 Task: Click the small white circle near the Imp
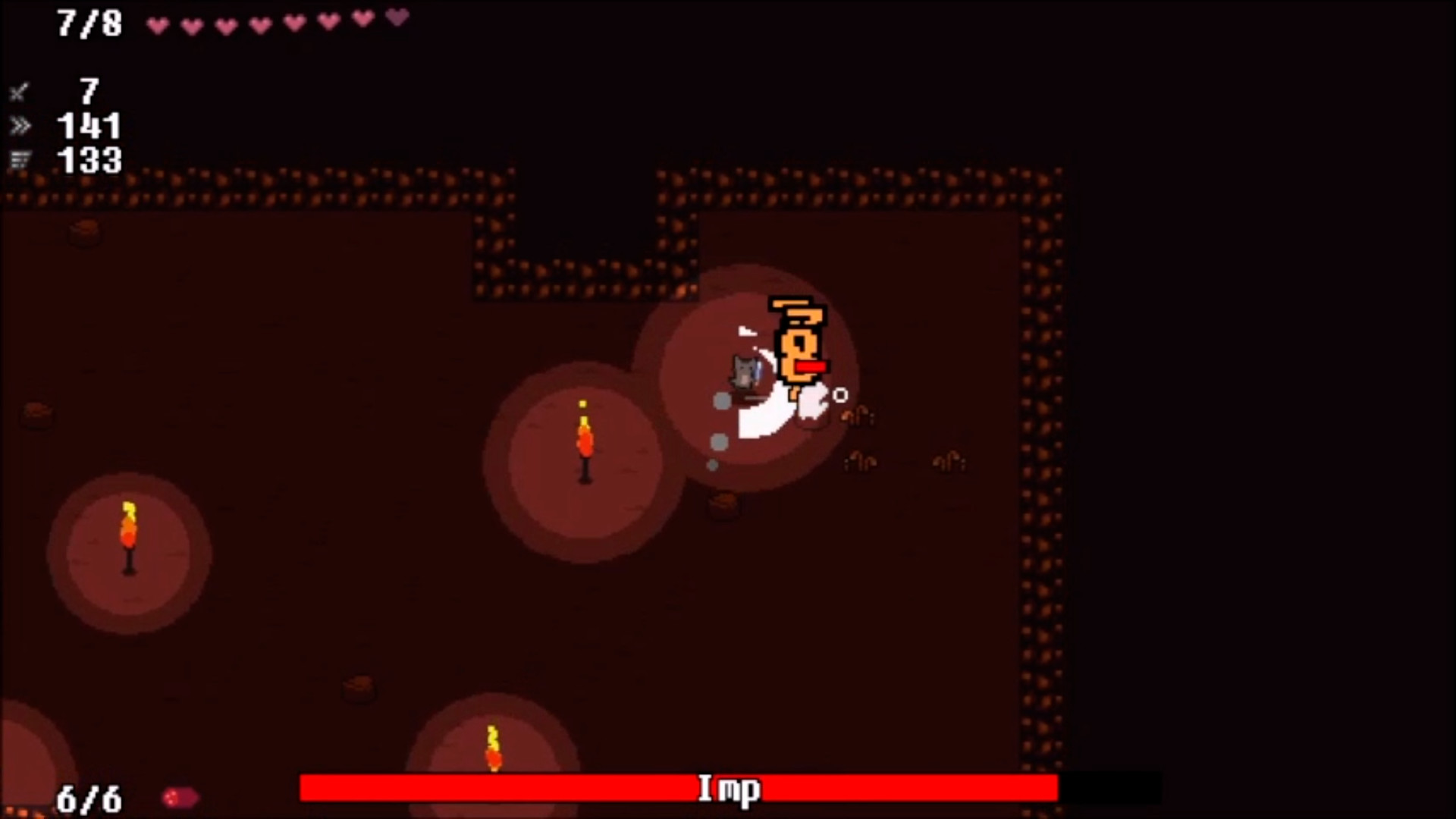(x=839, y=395)
